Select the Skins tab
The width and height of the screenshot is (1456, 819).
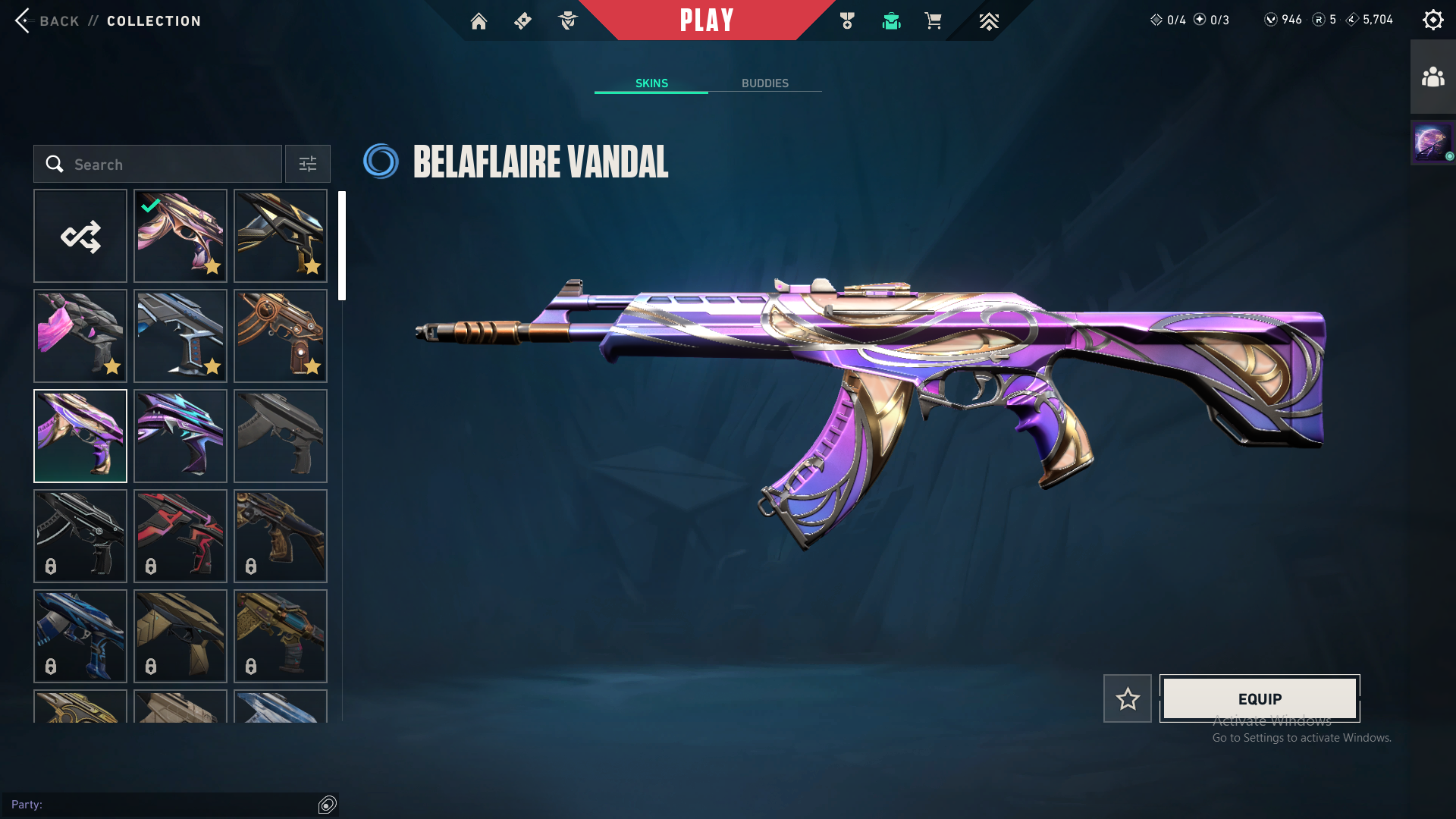click(651, 83)
